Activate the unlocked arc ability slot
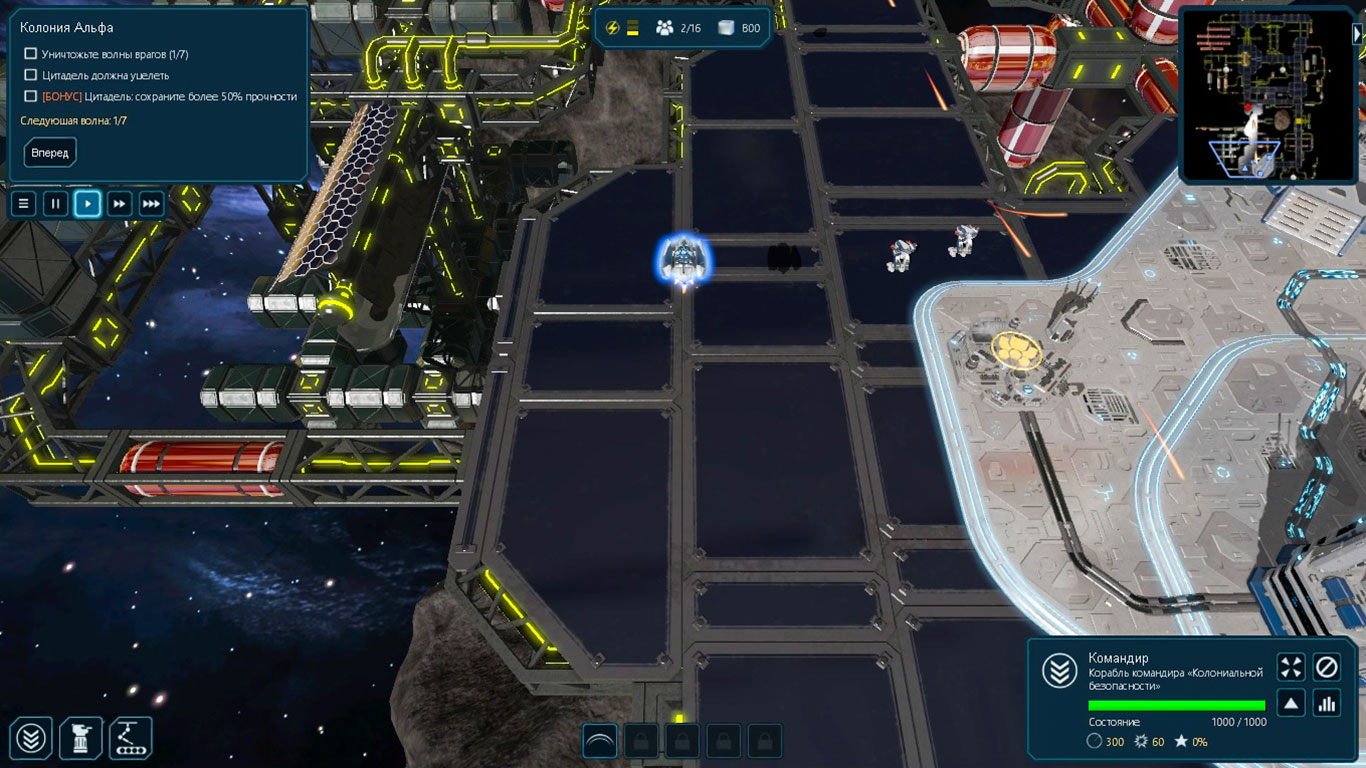Screen dimensions: 1366x768 click(x=600, y=741)
